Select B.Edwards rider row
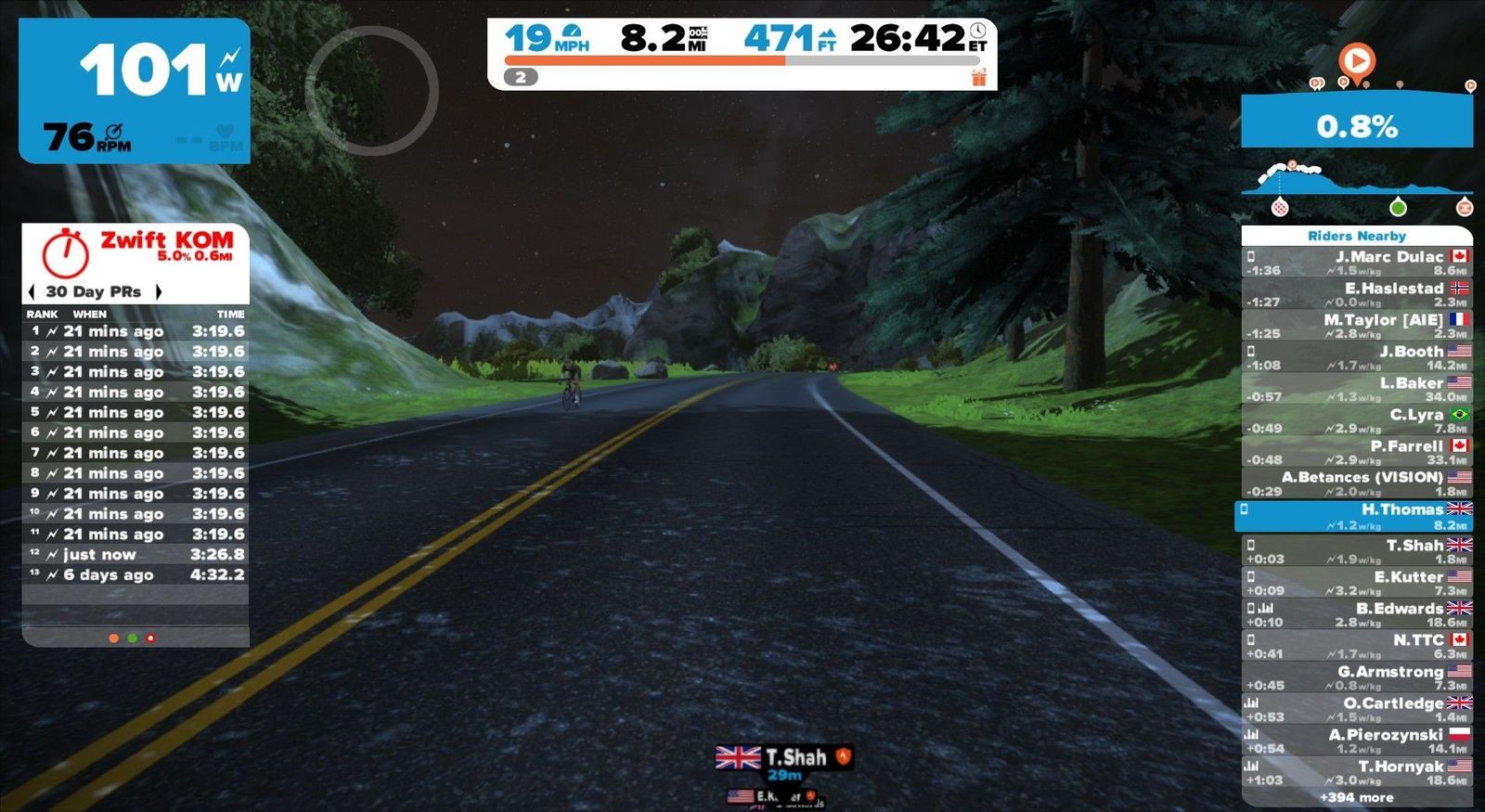 pos(1356,614)
